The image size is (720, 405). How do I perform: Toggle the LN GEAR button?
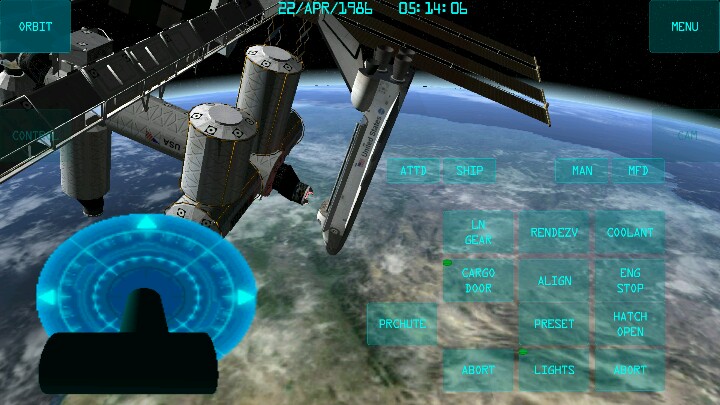click(478, 233)
